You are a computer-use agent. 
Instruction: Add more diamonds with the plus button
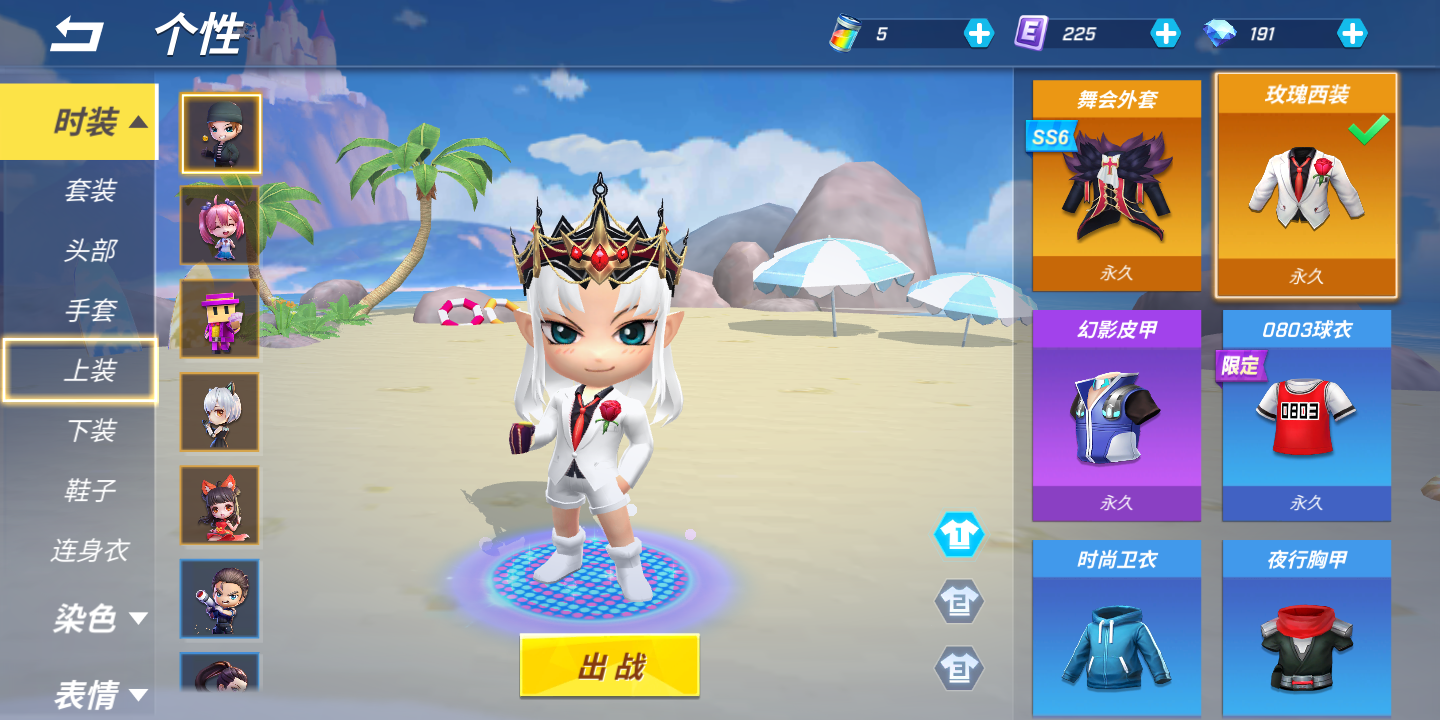[1352, 34]
